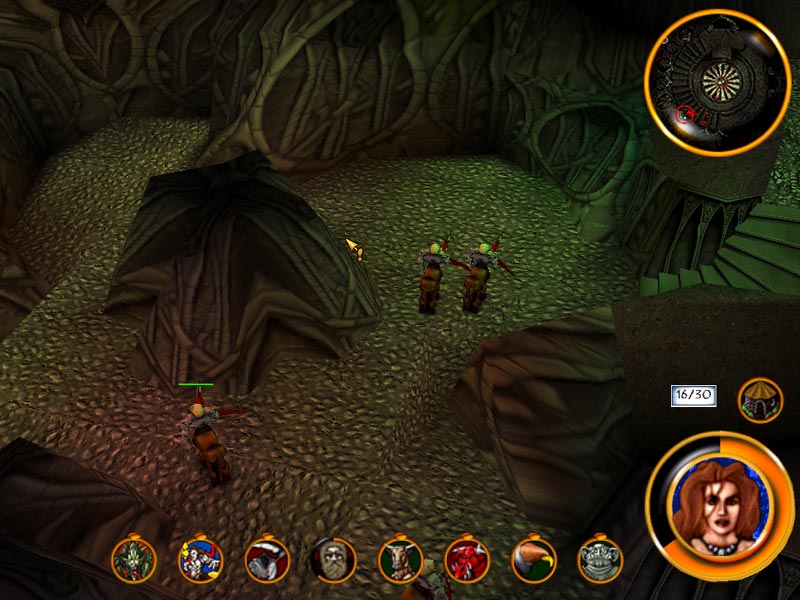
Task: Click the circular minimap
Action: coord(718,80)
